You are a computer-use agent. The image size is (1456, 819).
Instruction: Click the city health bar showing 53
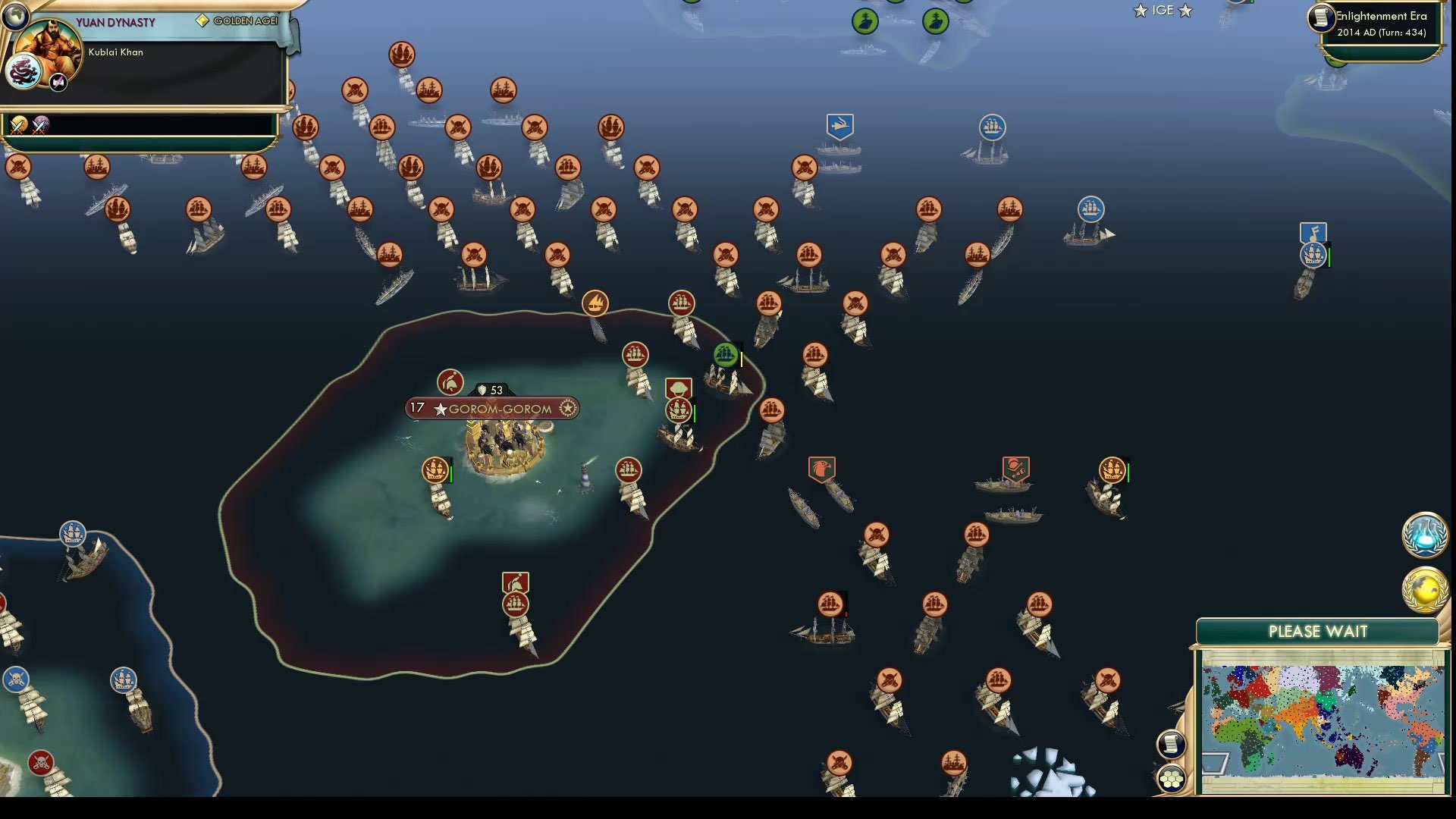pos(491,391)
